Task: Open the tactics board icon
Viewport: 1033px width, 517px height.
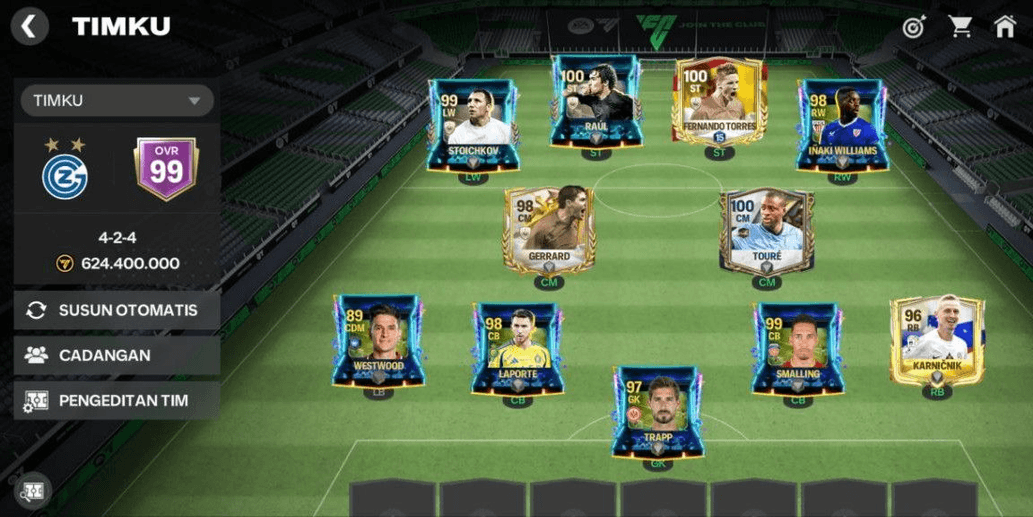Action: pyautogui.click(x=32, y=490)
